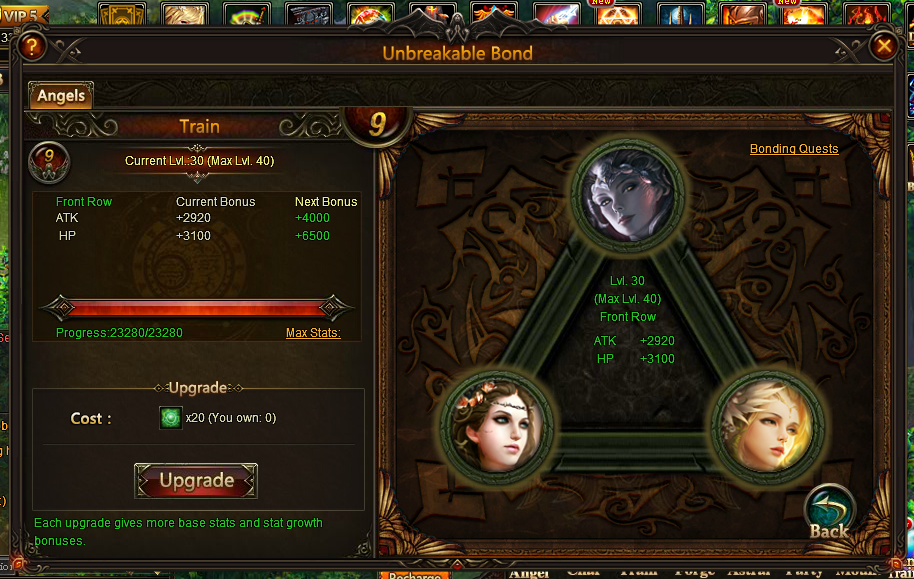Click the green upgrade cost gem icon

[171, 418]
